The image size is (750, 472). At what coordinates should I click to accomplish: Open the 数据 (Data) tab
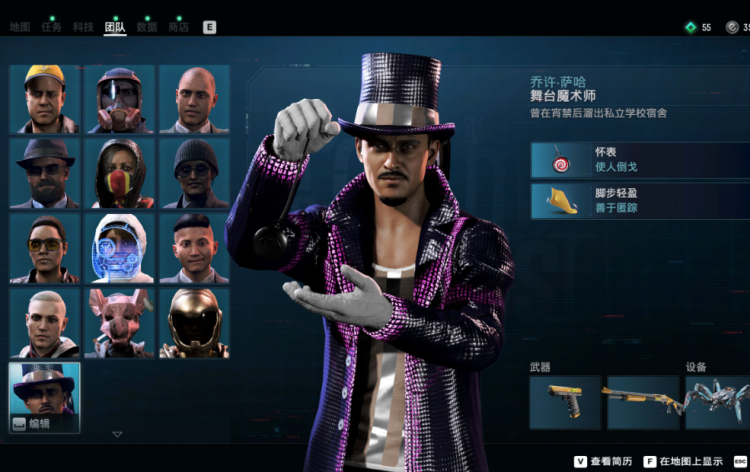[x=147, y=27]
